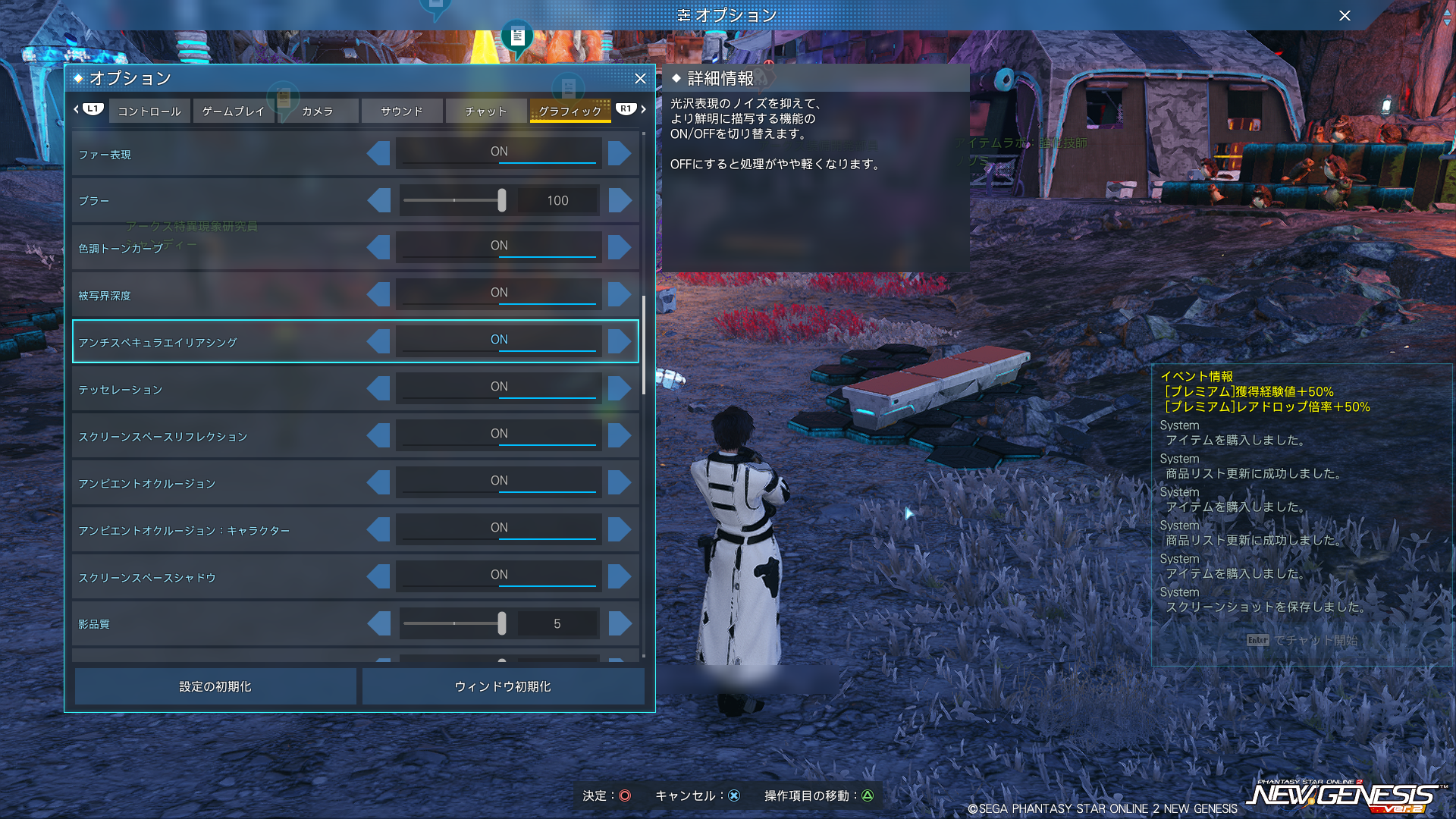Select the グラフィック tab
The image size is (1456, 819).
pyautogui.click(x=570, y=111)
